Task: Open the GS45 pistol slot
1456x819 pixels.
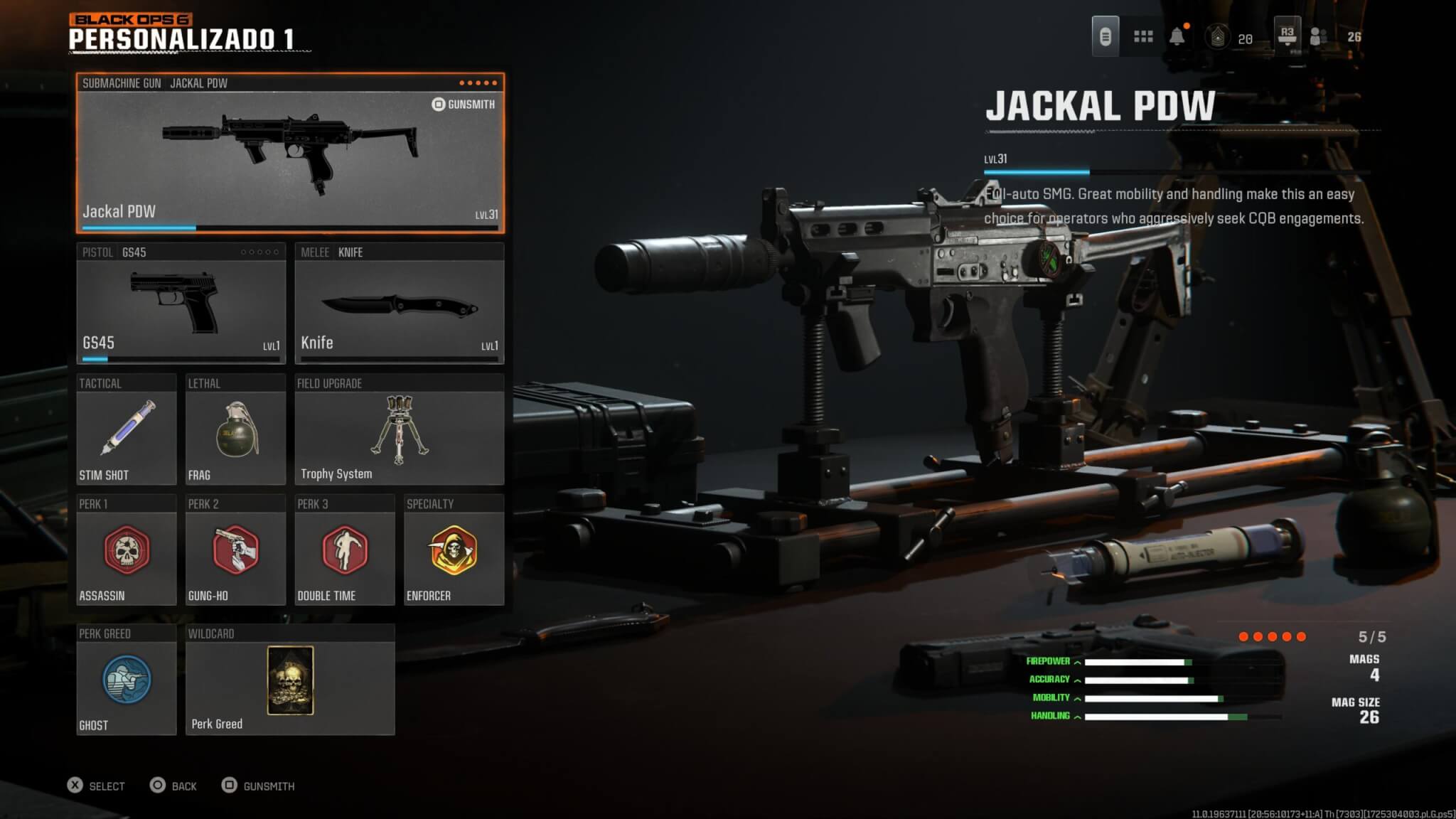Action: (181, 304)
